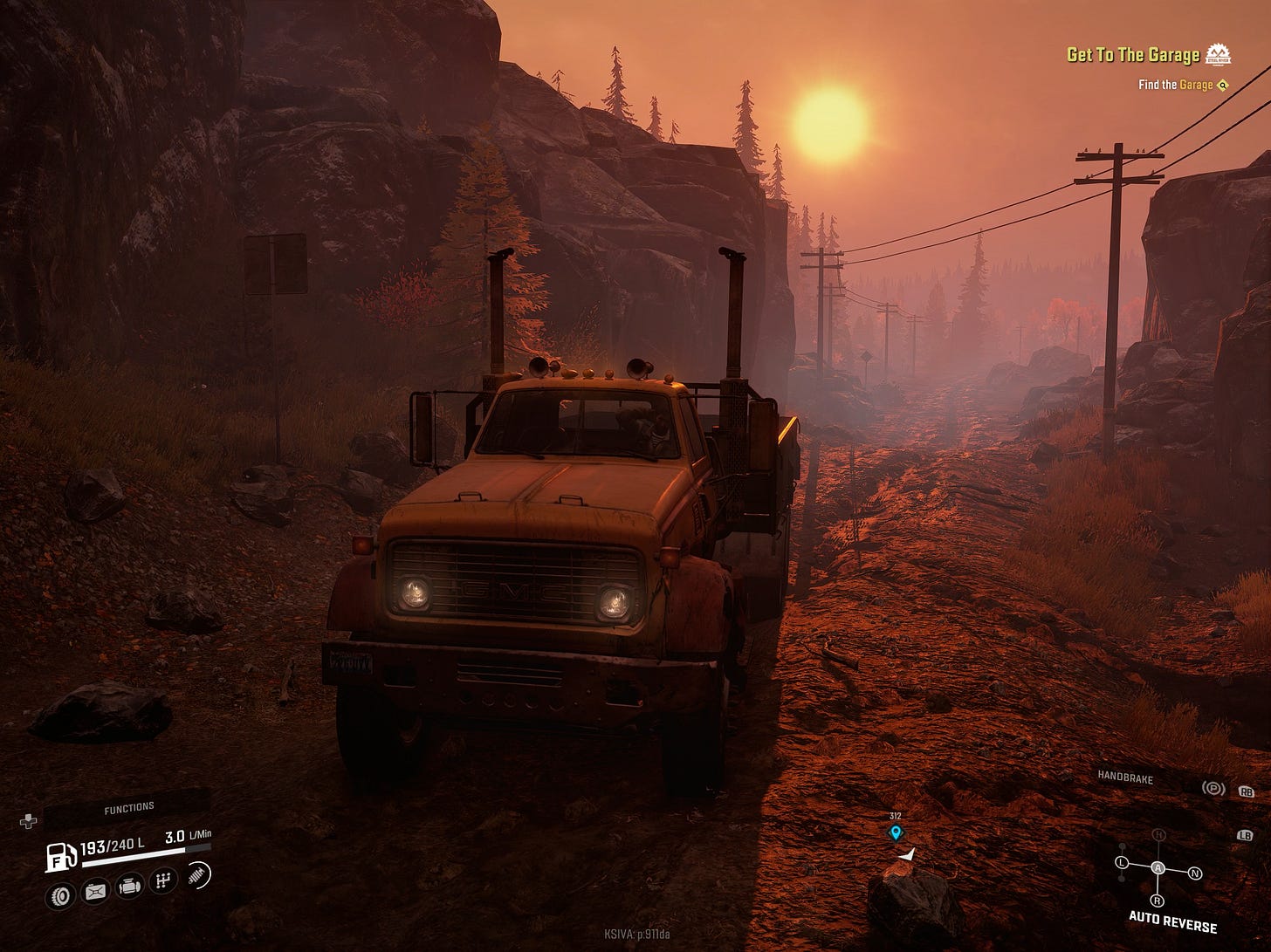The height and width of the screenshot is (952, 1271).
Task: Switch to Reverse gear R
Action: [x=1157, y=901]
